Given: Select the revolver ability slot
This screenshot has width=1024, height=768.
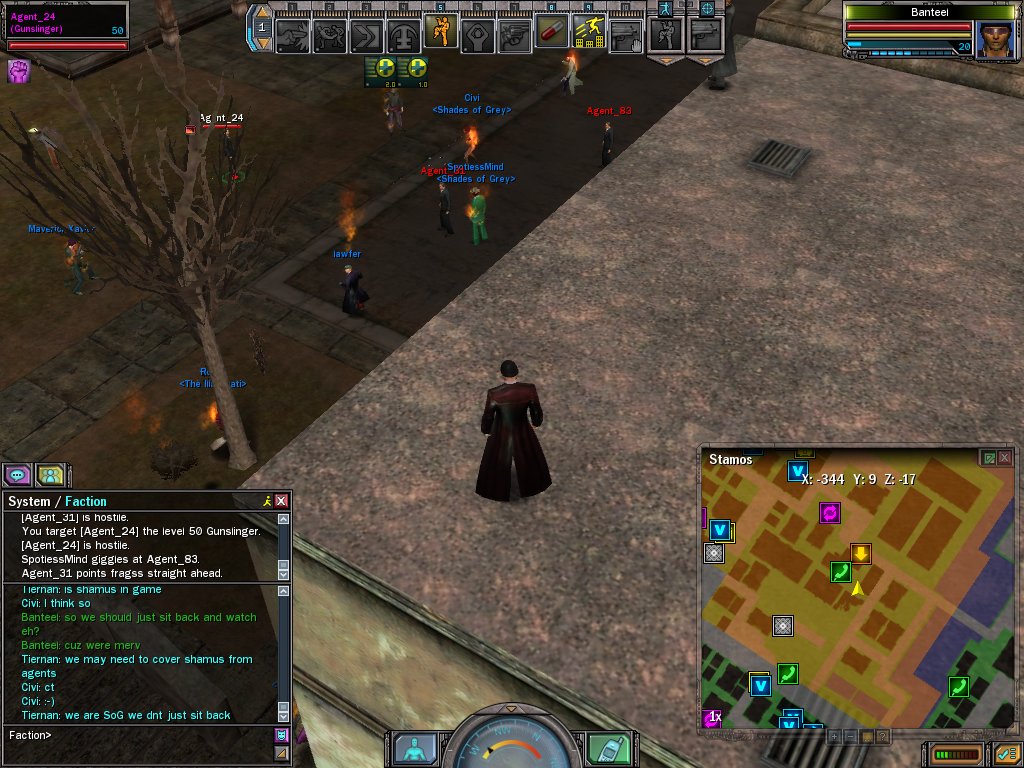Looking at the screenshot, I should tap(515, 35).
